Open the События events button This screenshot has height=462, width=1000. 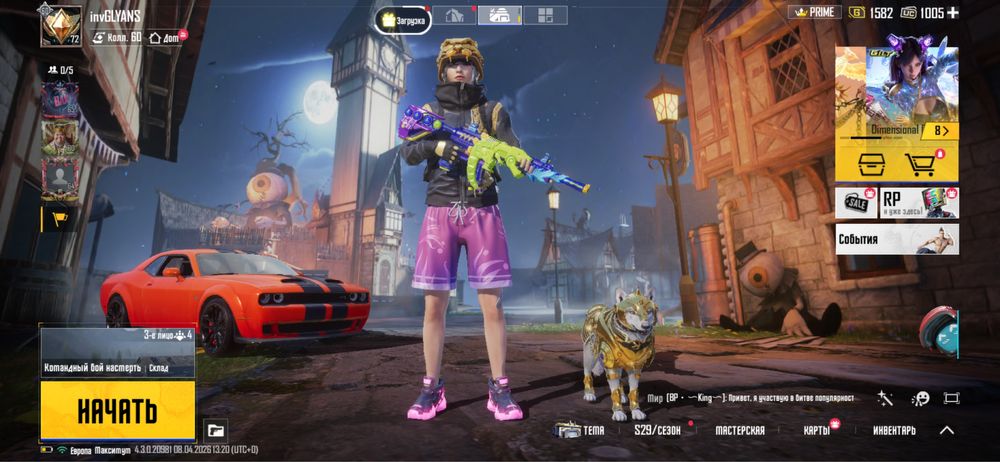click(897, 239)
